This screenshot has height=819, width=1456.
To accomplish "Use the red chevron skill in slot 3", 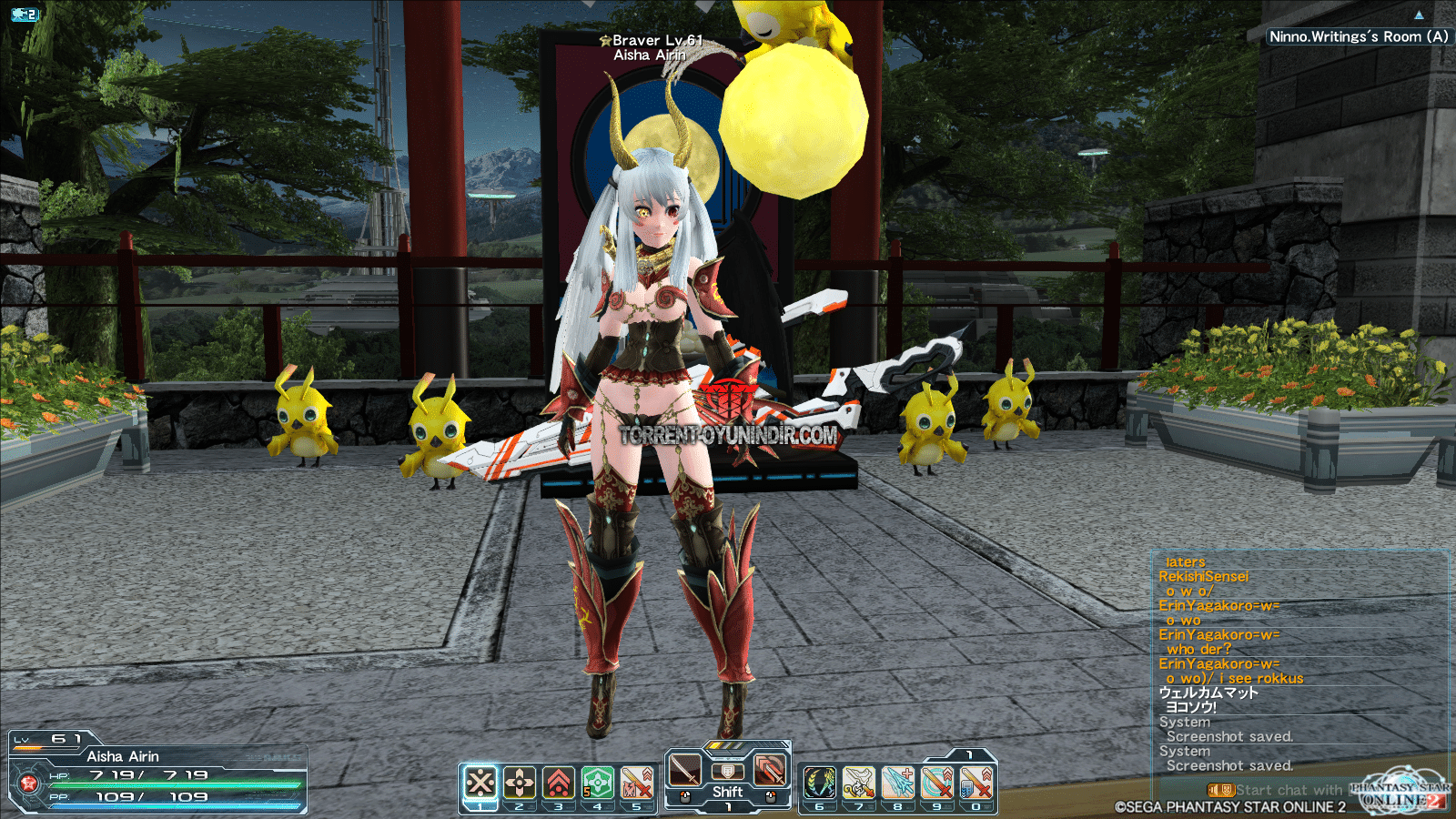I will point(559,783).
